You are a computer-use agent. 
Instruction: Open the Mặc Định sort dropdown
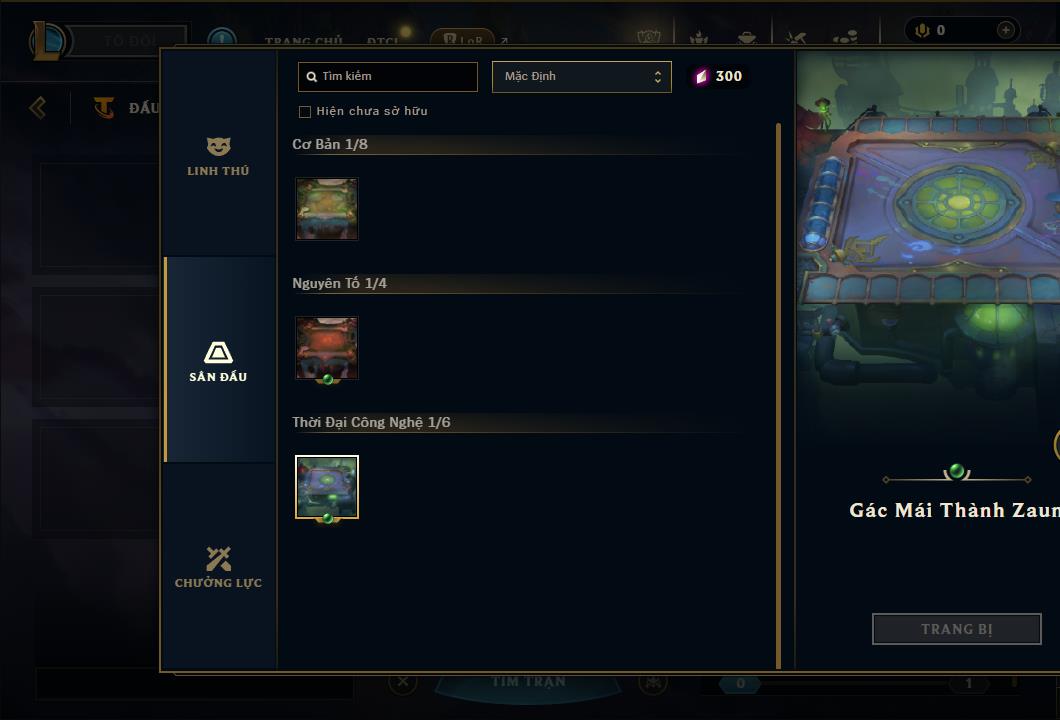coord(581,77)
